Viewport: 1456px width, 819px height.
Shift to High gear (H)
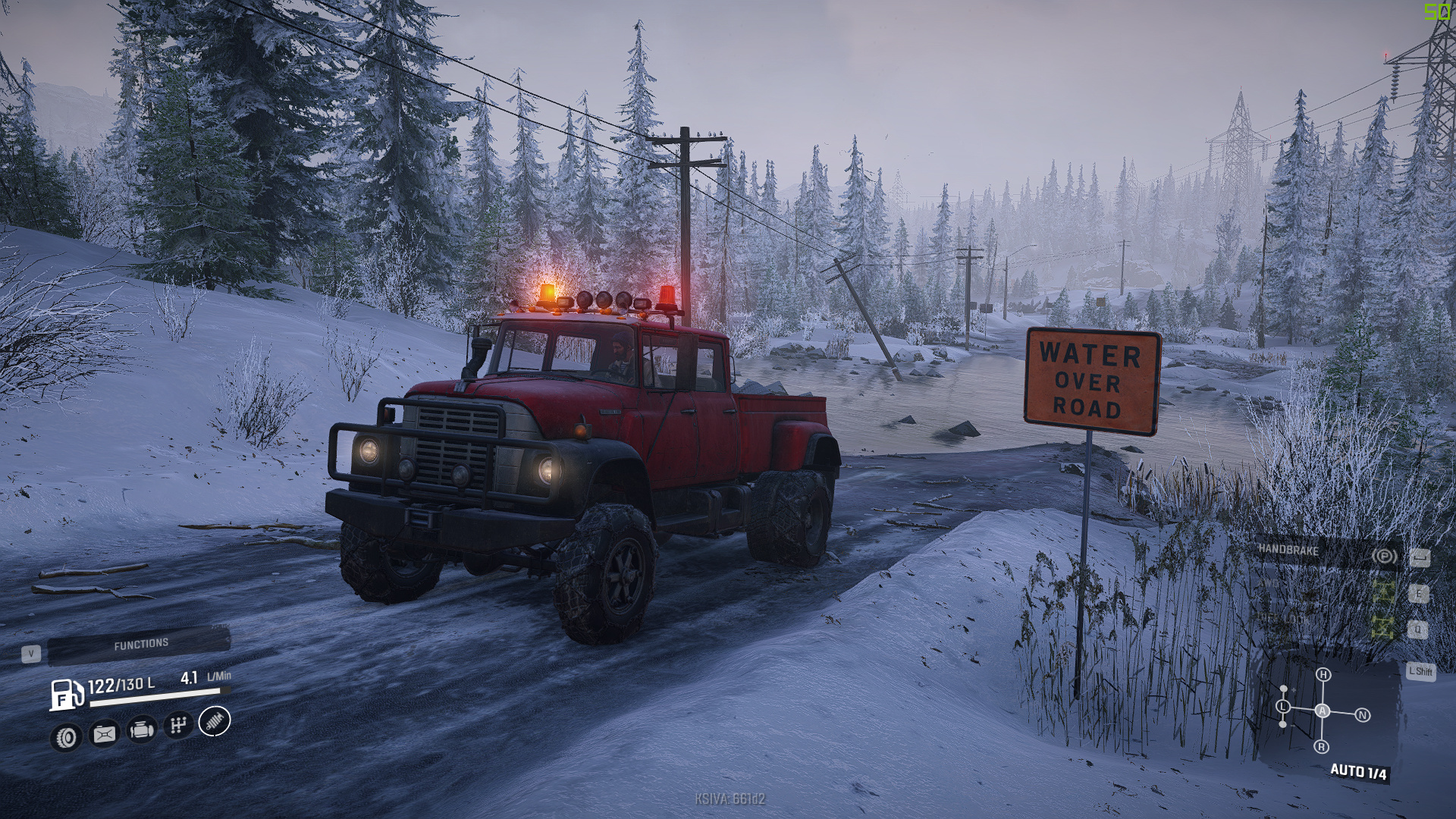coord(1323,675)
